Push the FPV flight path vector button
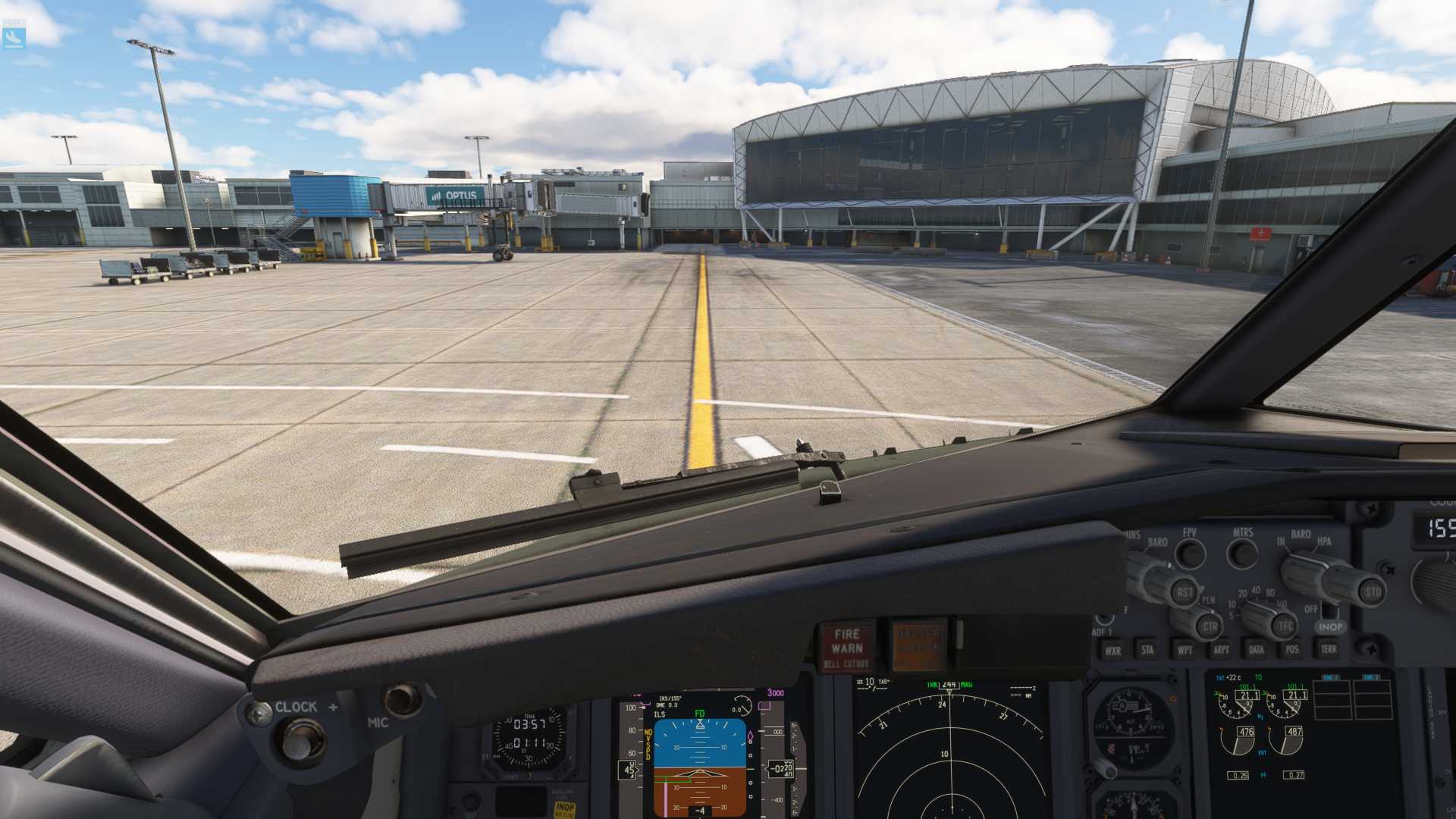Screen dimensions: 1456x819 coord(1191,554)
